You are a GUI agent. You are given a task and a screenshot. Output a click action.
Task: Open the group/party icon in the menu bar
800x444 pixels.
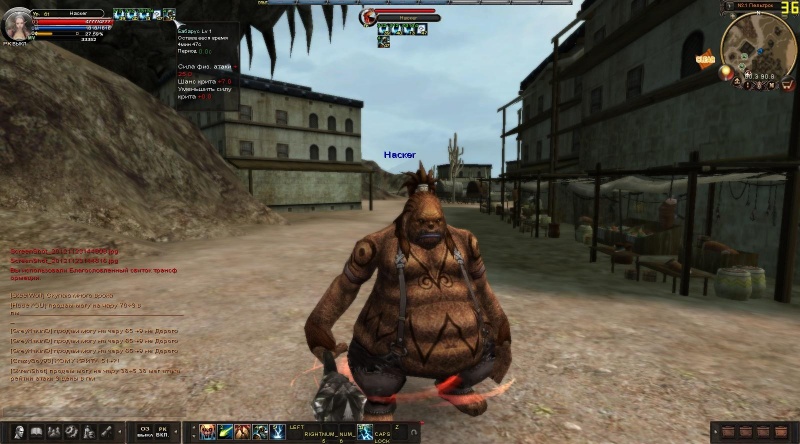point(53,432)
